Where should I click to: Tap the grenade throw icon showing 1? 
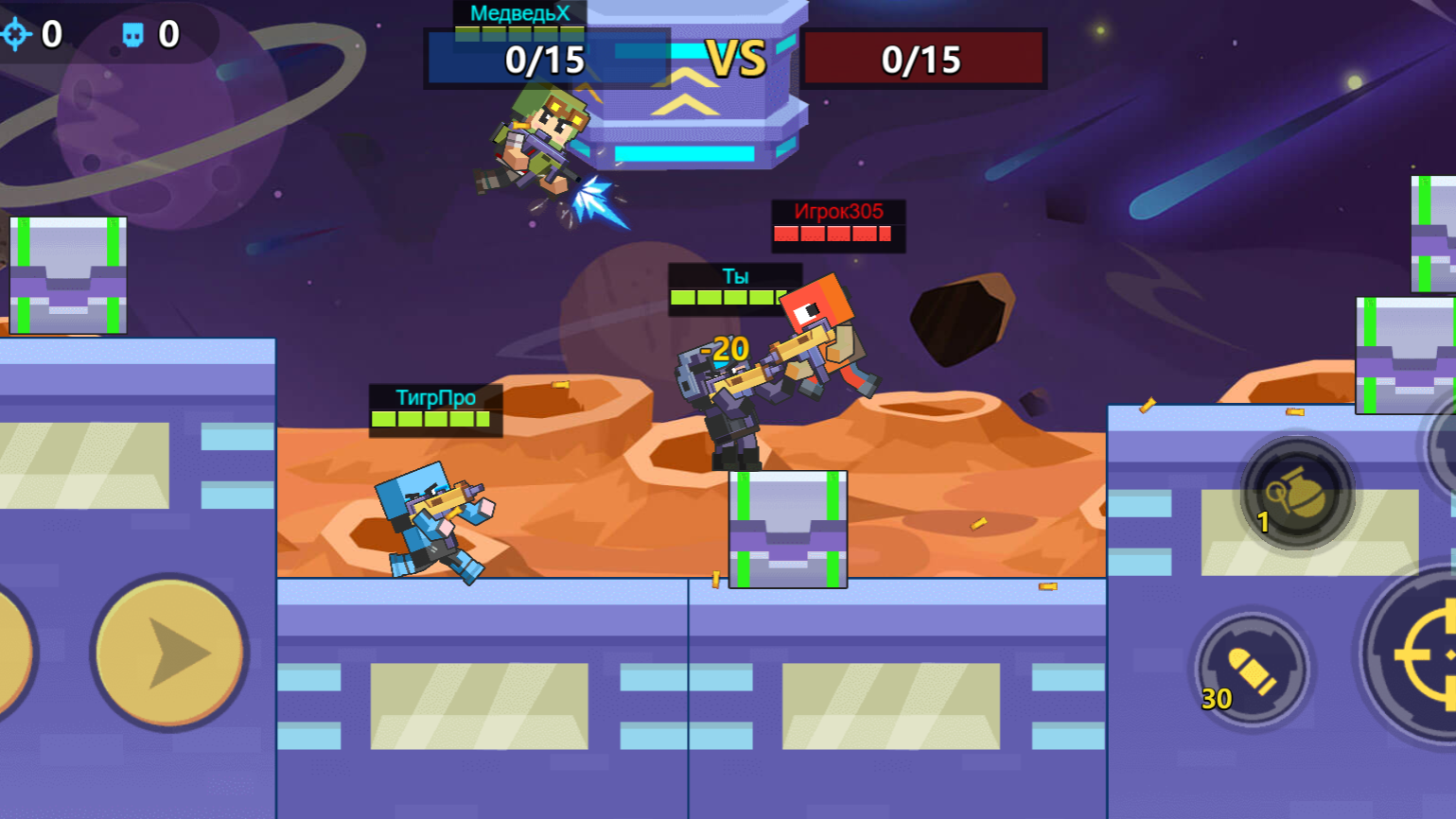[1296, 490]
